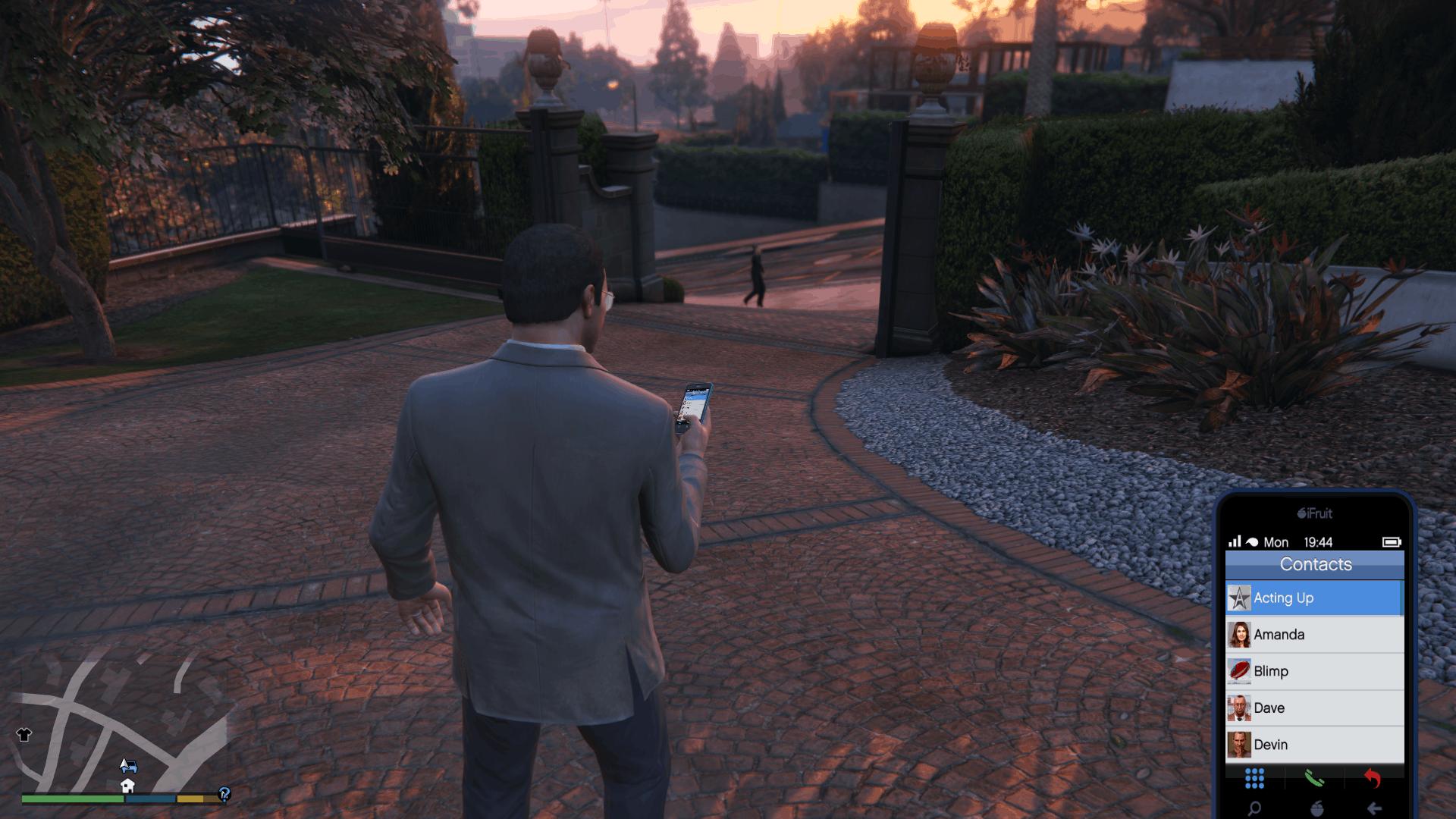Select the Acting Up contact

point(1314,598)
